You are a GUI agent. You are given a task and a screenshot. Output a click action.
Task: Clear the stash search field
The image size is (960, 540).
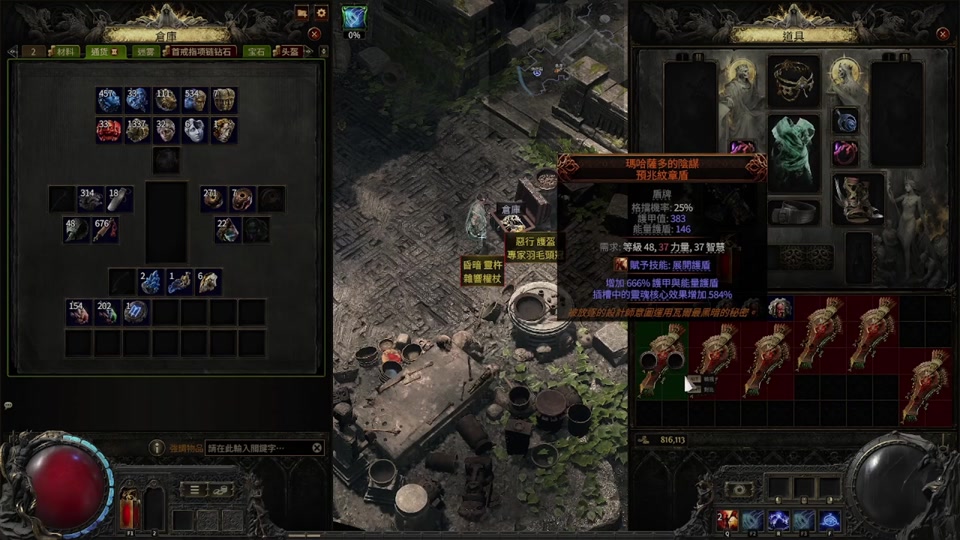(317, 448)
